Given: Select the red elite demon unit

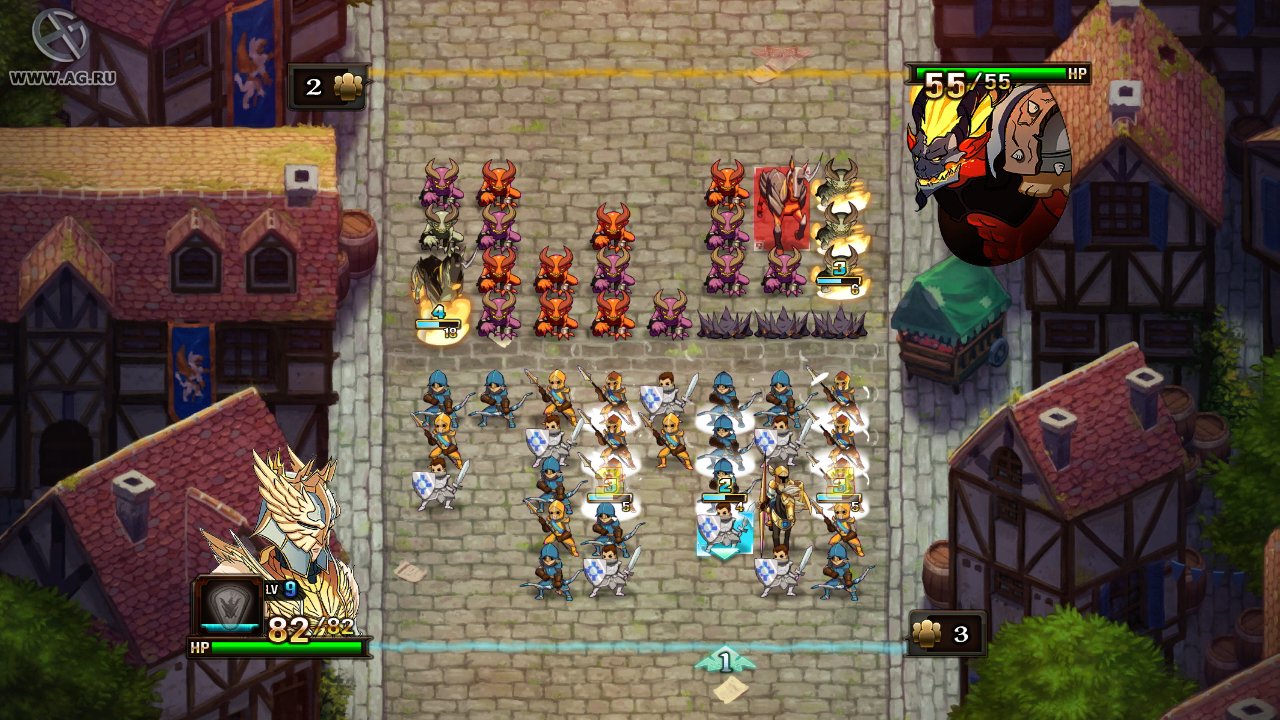Looking at the screenshot, I should pyautogui.click(x=783, y=205).
